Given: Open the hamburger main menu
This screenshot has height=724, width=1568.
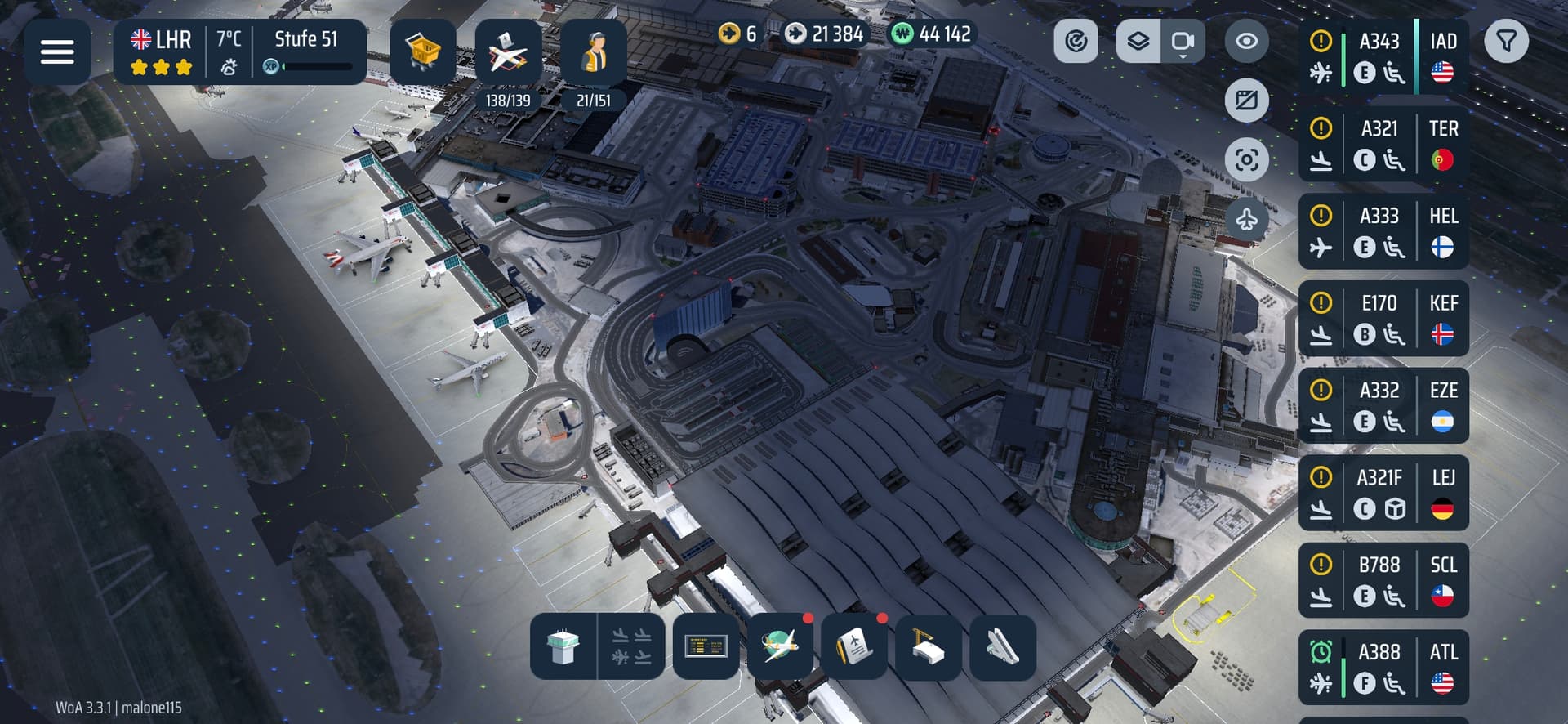Looking at the screenshot, I should [57, 51].
